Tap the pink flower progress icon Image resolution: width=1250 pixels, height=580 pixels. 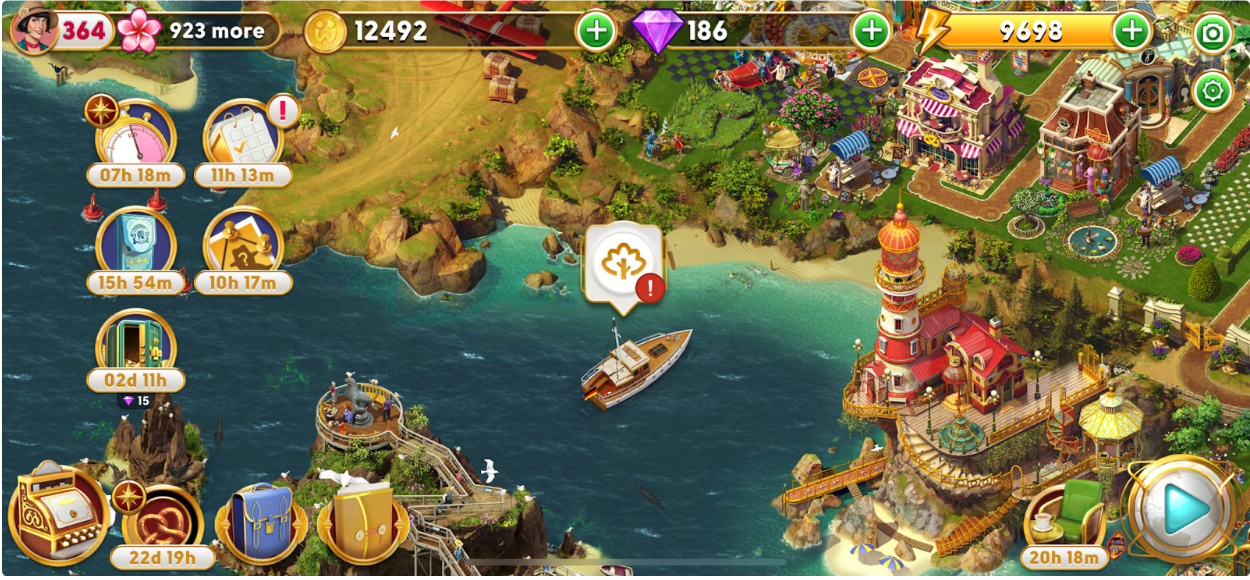(x=139, y=31)
